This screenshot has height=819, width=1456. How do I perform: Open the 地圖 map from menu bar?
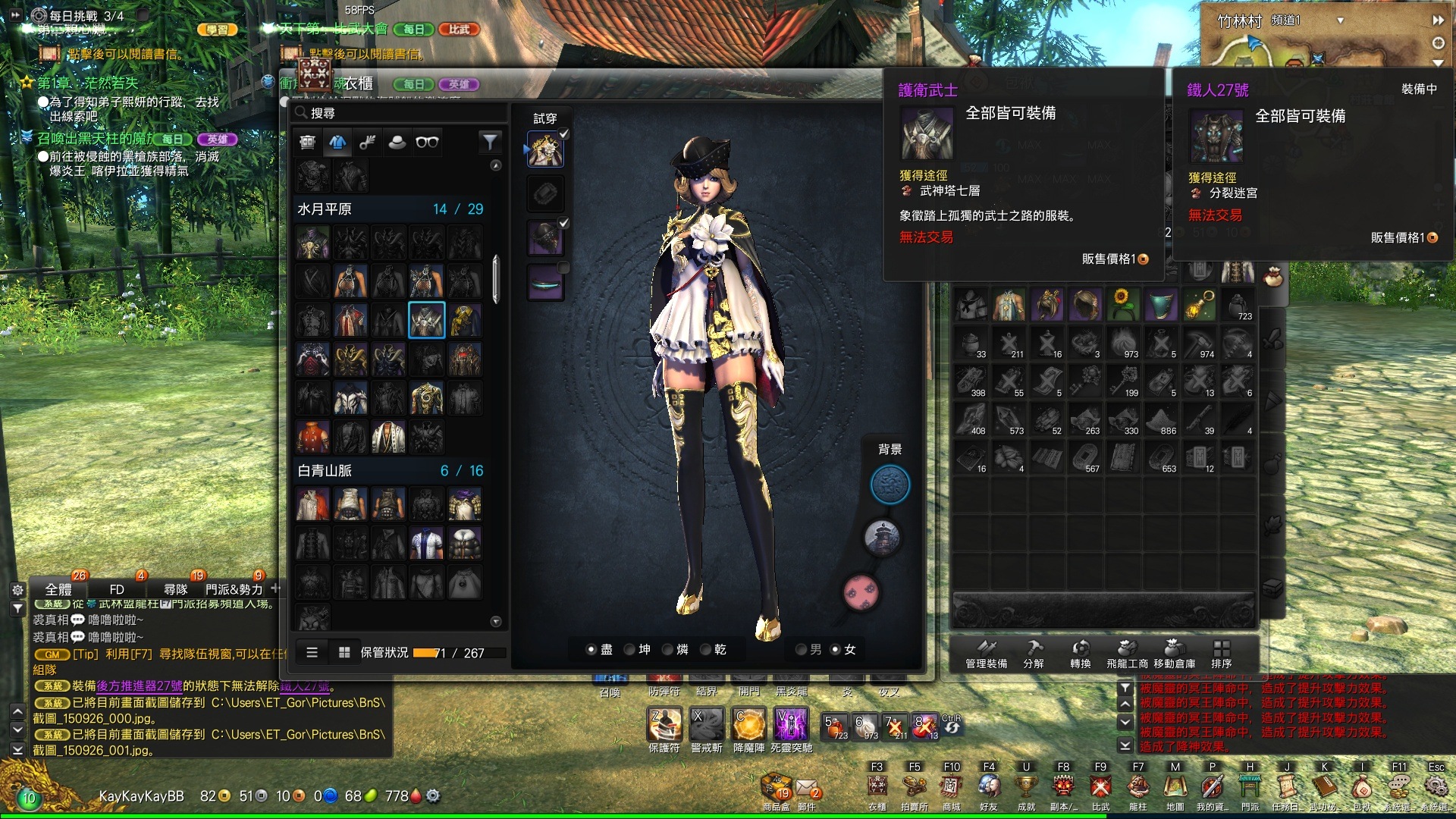(1175, 787)
